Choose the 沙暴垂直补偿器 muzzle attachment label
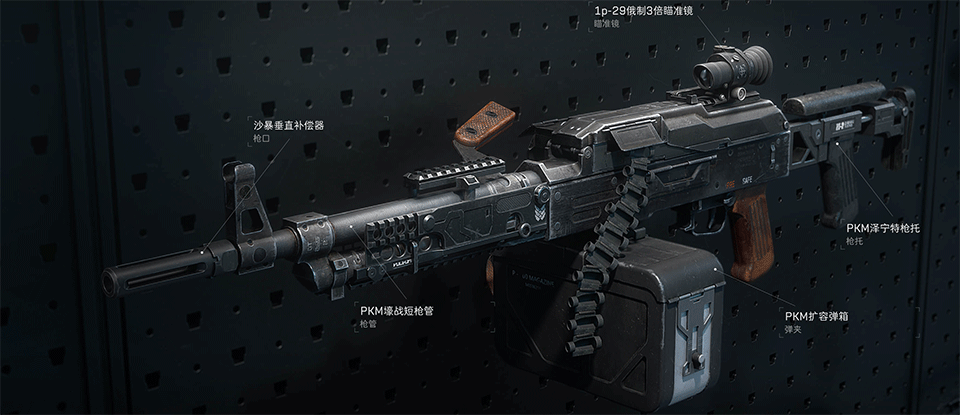 point(288,126)
